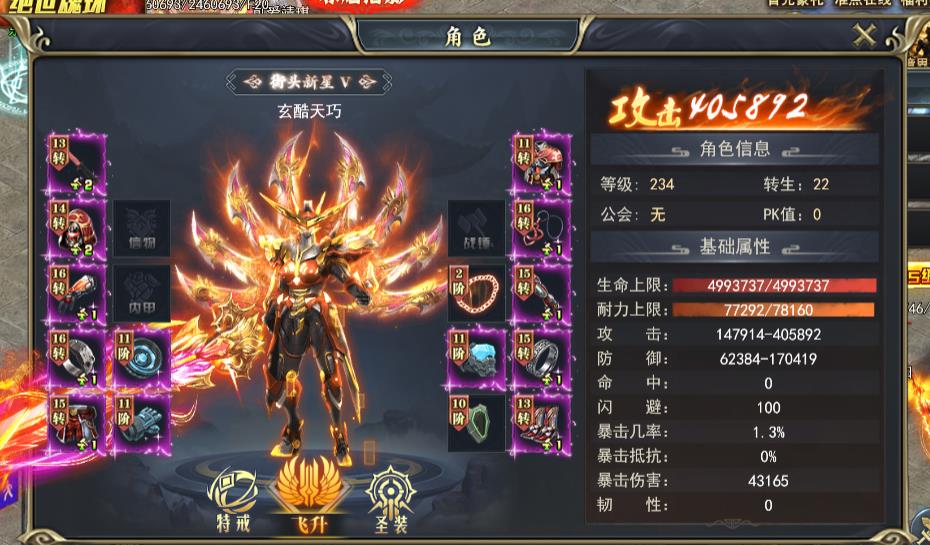Select the 10阶 green jade slot
This screenshot has height=545, width=930.
476,422
